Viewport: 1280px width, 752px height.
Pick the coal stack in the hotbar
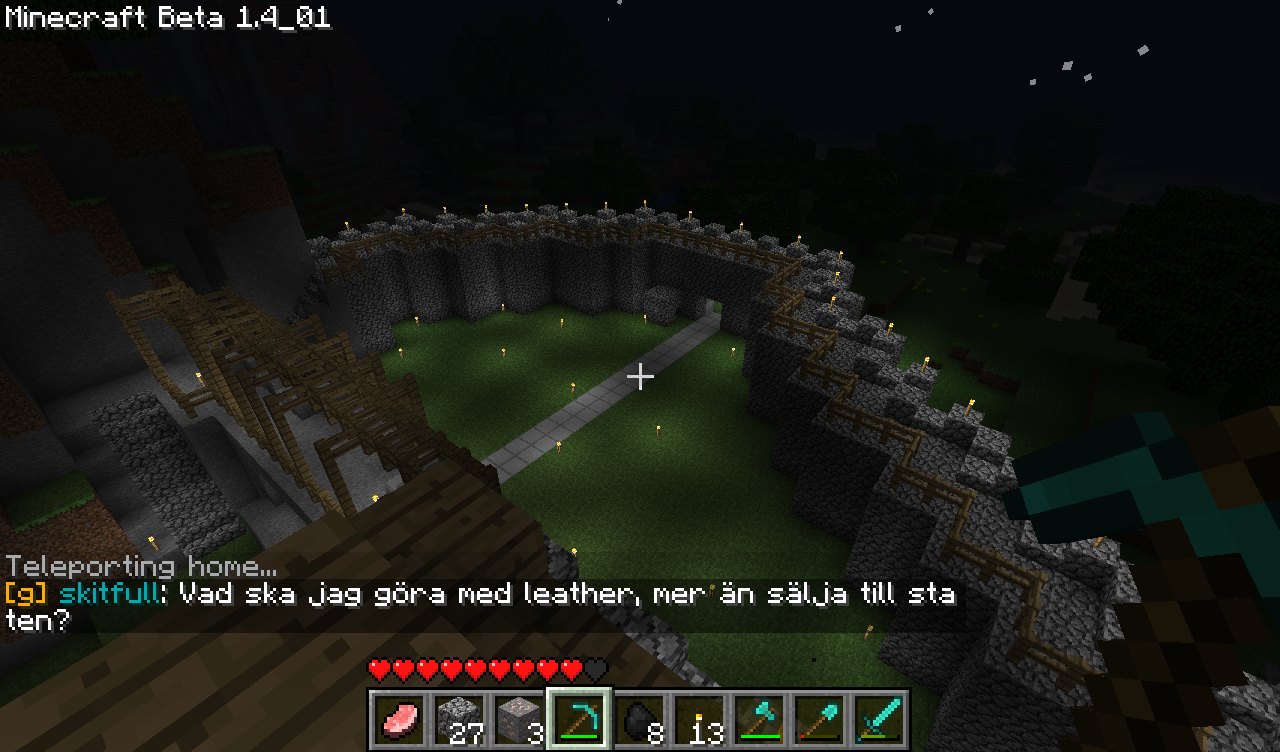tap(639, 719)
